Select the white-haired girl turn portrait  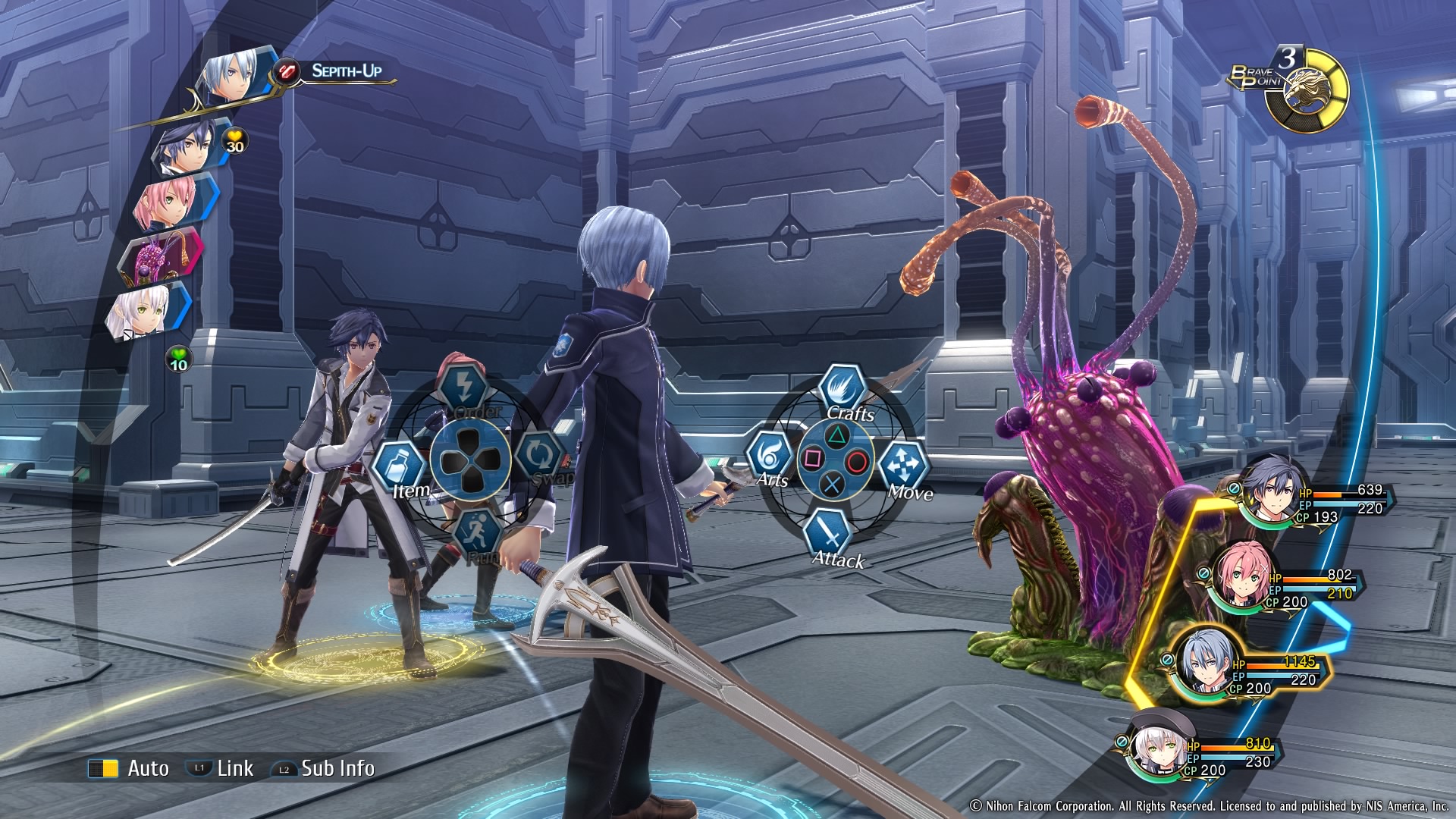(x=144, y=311)
